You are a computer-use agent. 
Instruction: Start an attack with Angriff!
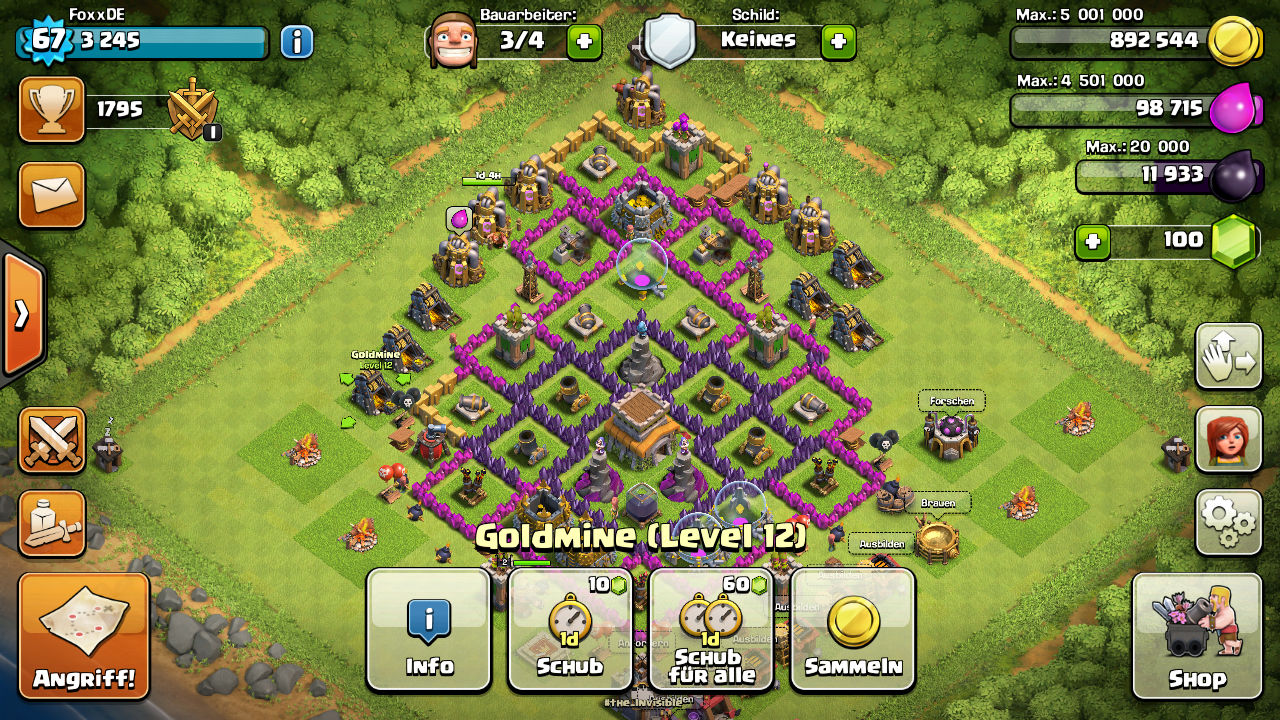coord(84,636)
